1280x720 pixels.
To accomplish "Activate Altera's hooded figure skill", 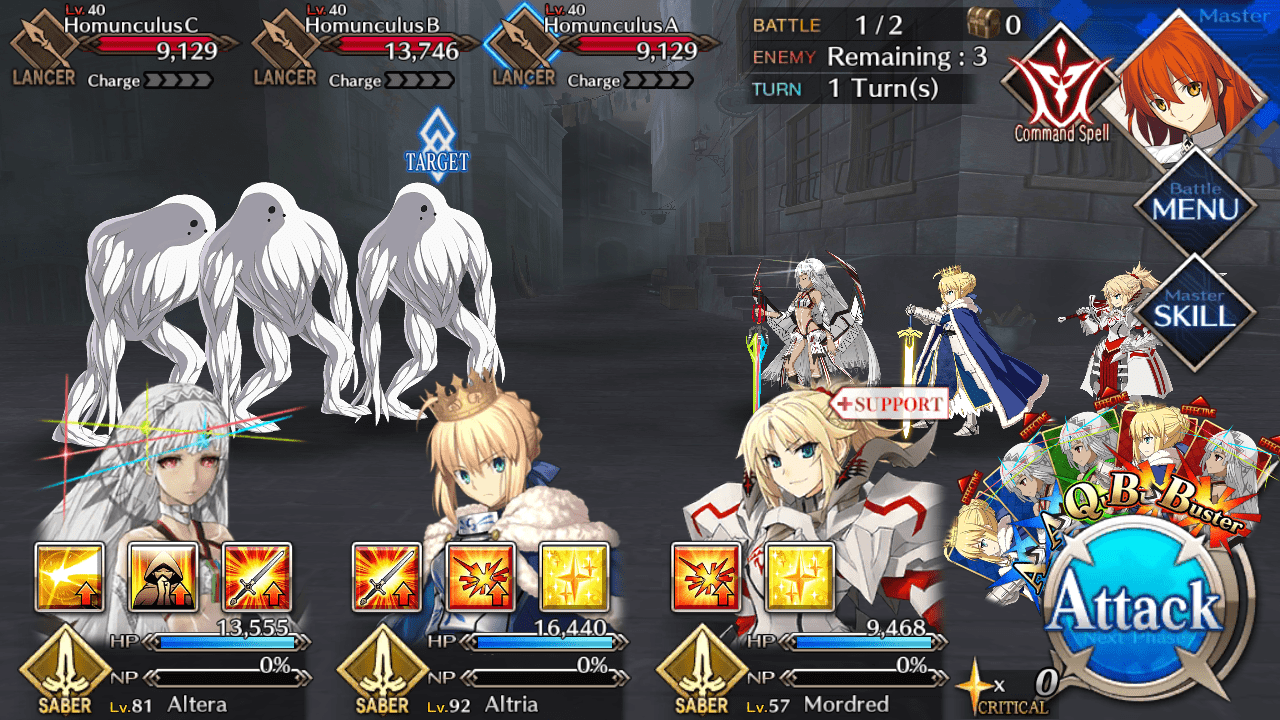I will pyautogui.click(x=163, y=577).
